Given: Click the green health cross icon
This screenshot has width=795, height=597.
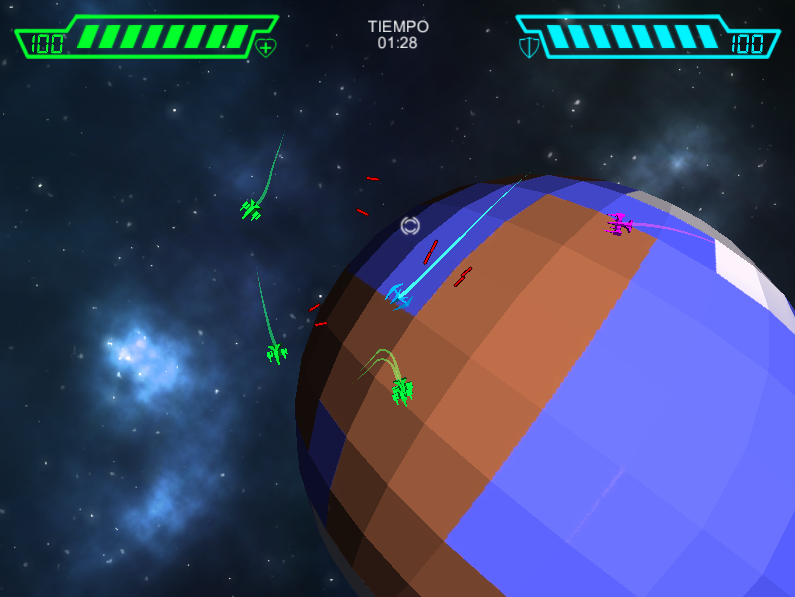Looking at the screenshot, I should (x=266, y=47).
